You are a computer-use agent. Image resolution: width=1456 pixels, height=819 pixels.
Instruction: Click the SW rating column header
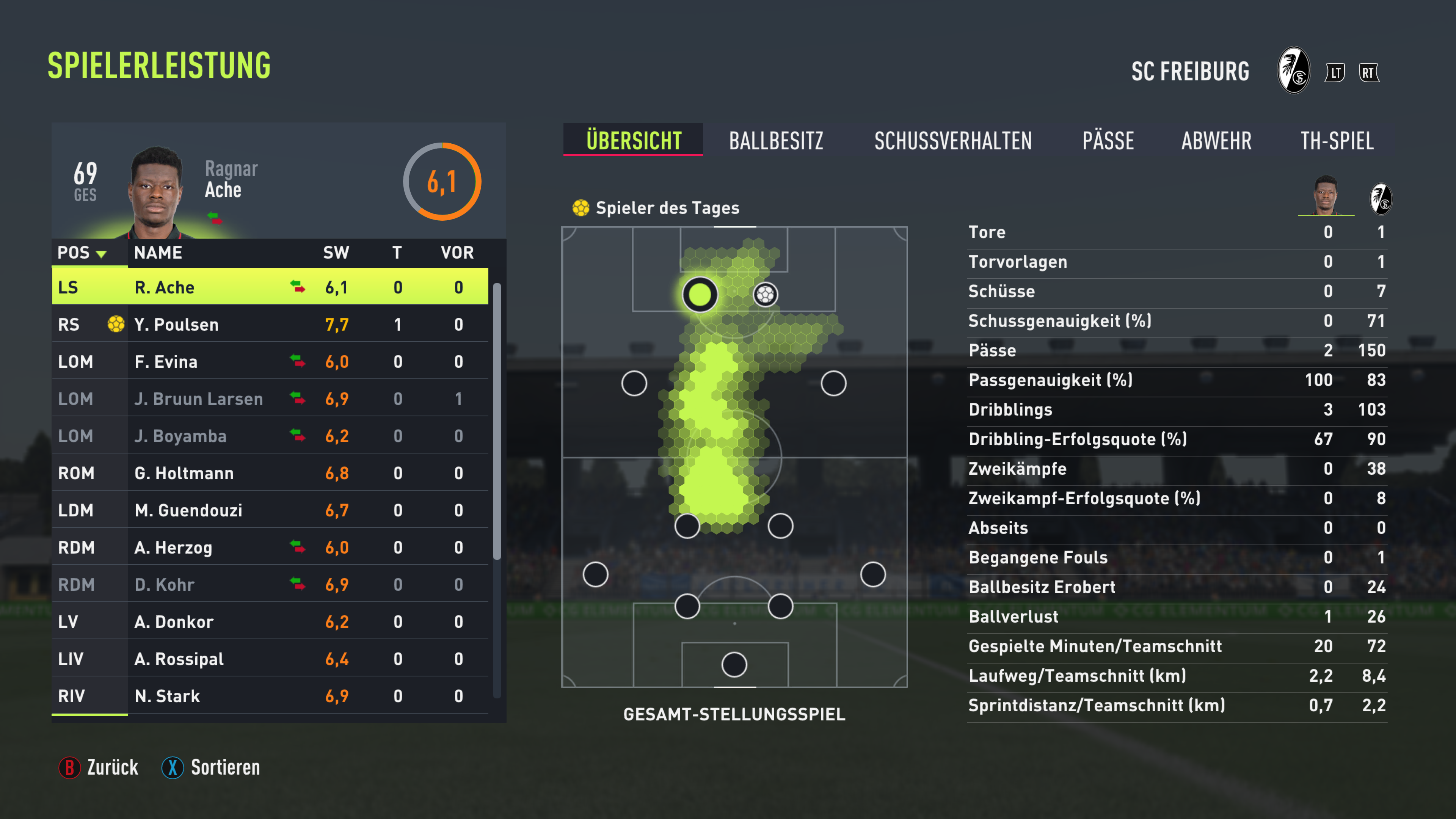pyautogui.click(x=336, y=253)
